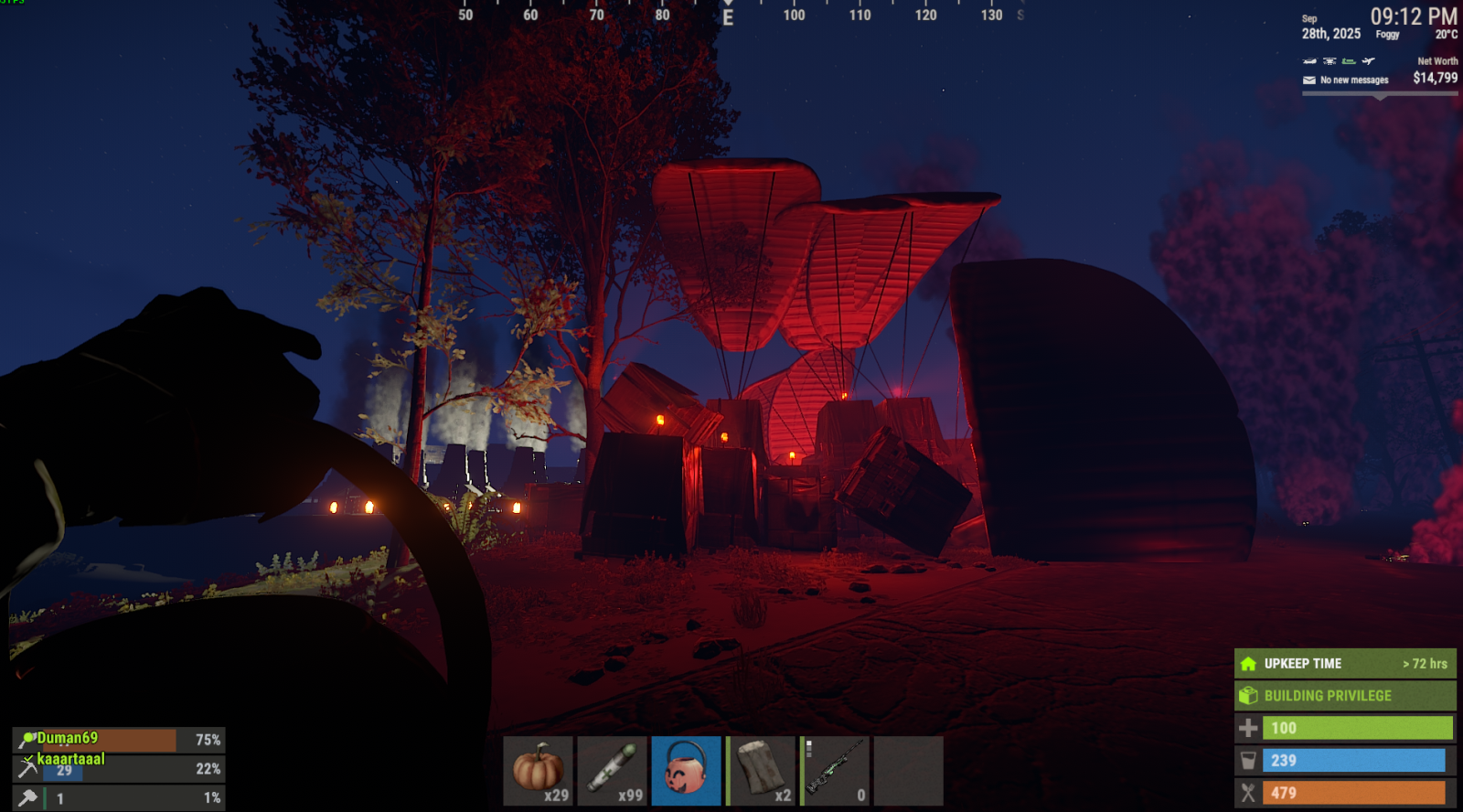This screenshot has height=812, width=1463.
Task: Select the medical syringe hotbar slot
Action: 612,770
